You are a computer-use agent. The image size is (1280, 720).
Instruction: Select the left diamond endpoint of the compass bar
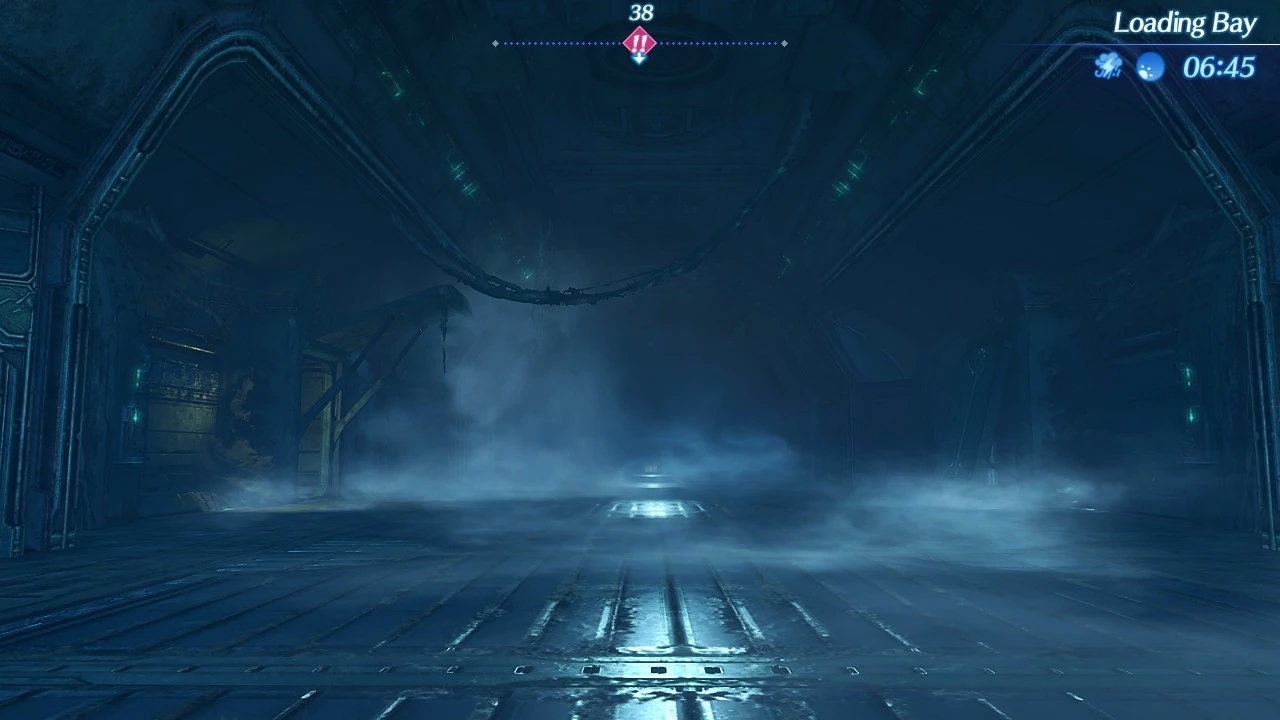click(495, 43)
